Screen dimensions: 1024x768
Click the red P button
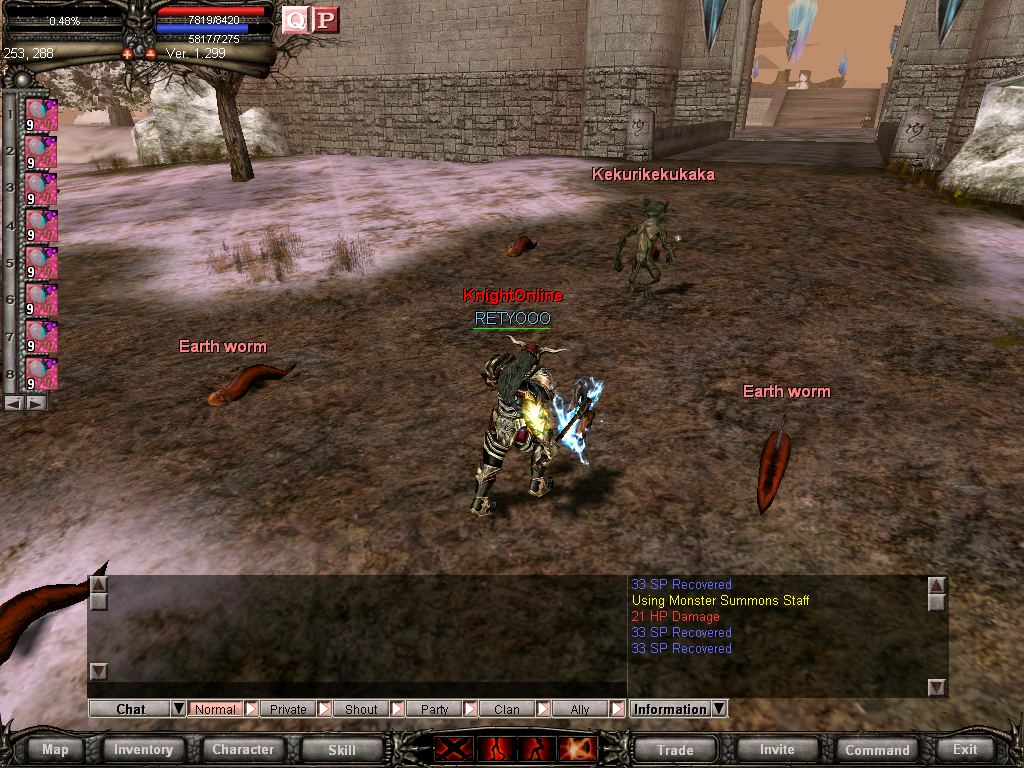click(x=325, y=20)
